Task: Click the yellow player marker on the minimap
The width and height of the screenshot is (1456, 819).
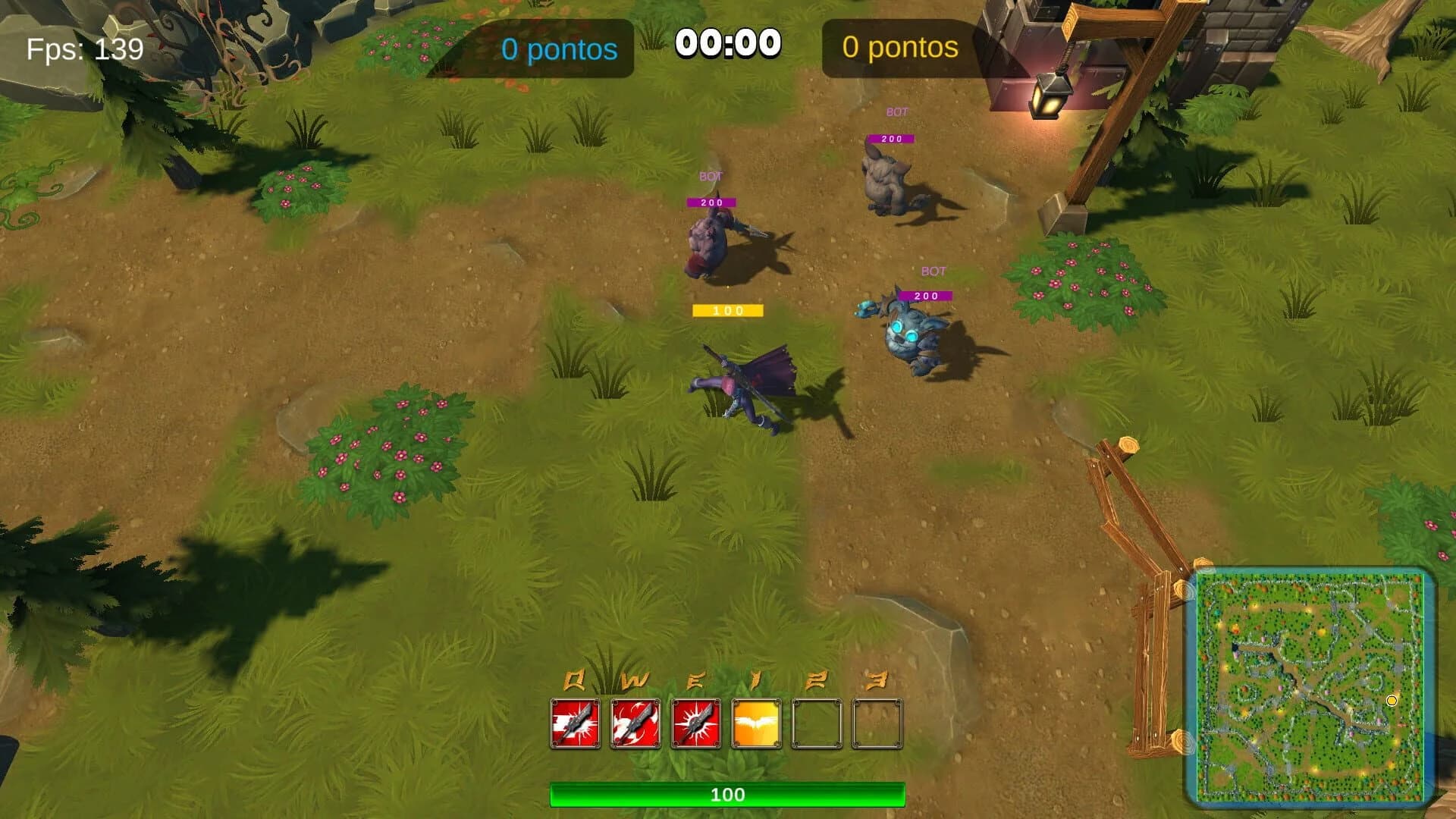Action: click(1394, 702)
